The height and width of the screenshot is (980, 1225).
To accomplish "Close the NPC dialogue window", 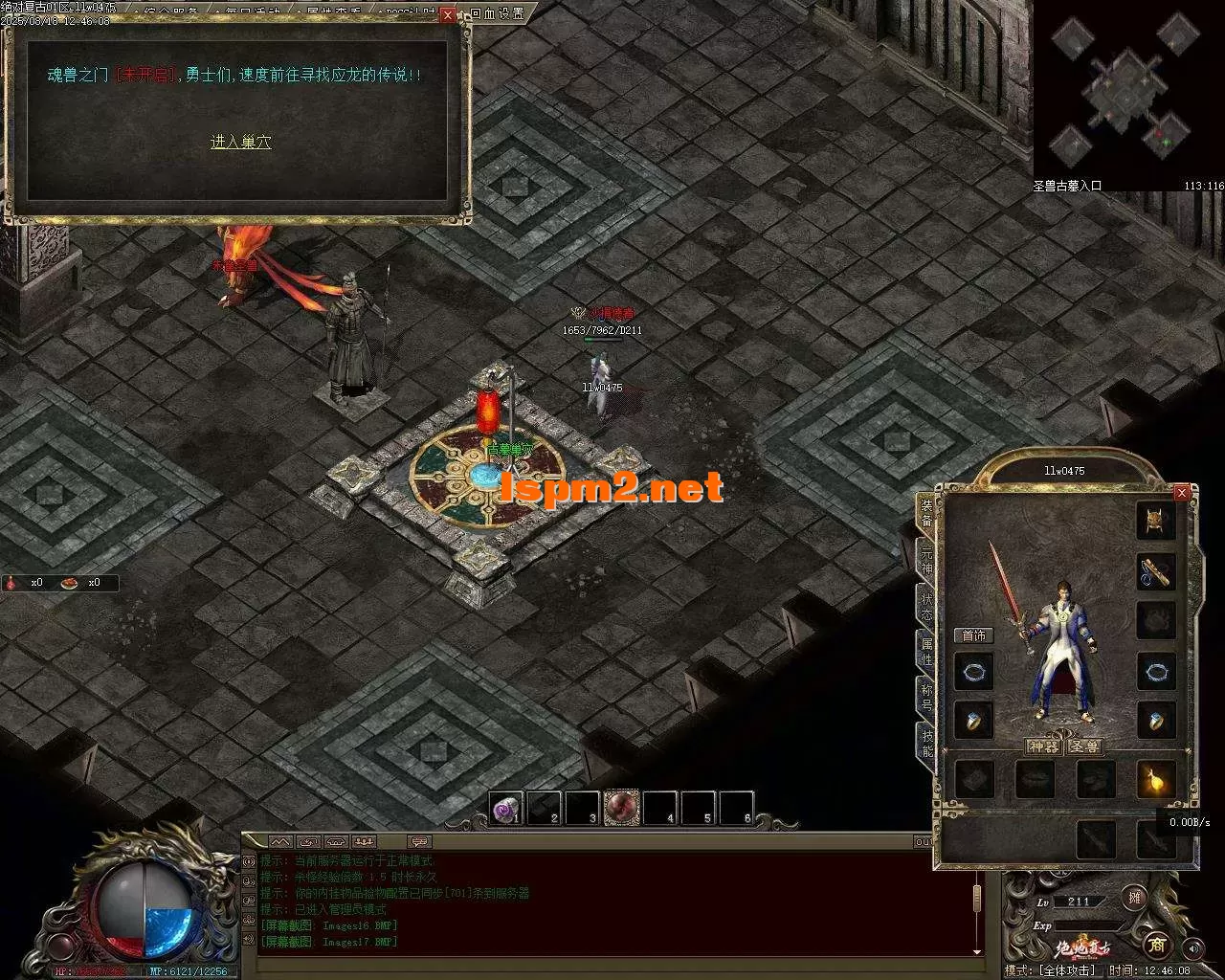I will 448,15.
